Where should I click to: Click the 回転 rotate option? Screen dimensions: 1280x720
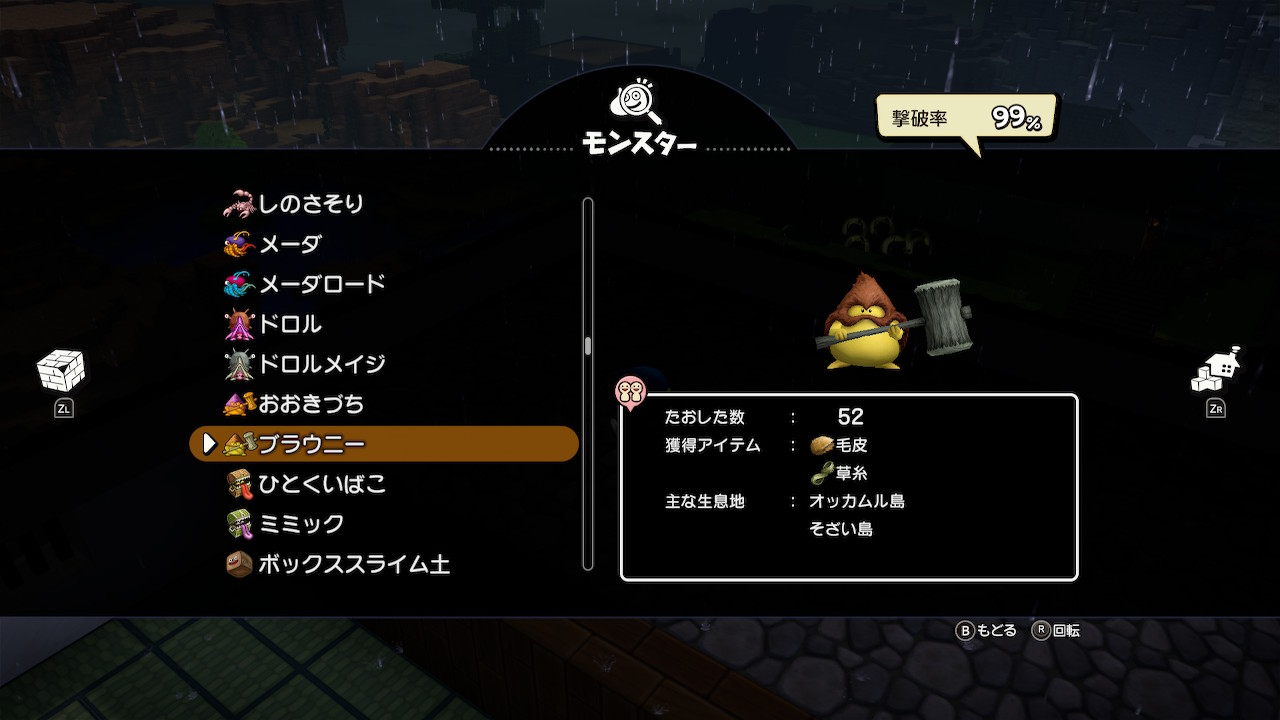pyautogui.click(x=1057, y=631)
